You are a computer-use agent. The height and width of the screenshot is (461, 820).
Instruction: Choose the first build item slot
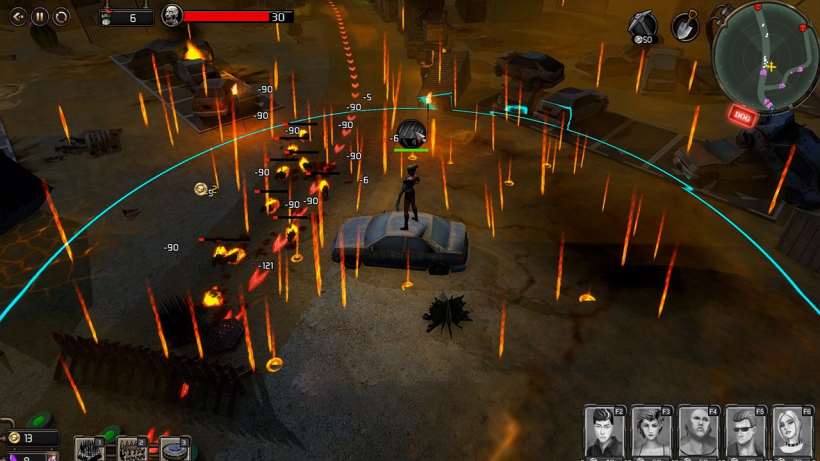89,449
